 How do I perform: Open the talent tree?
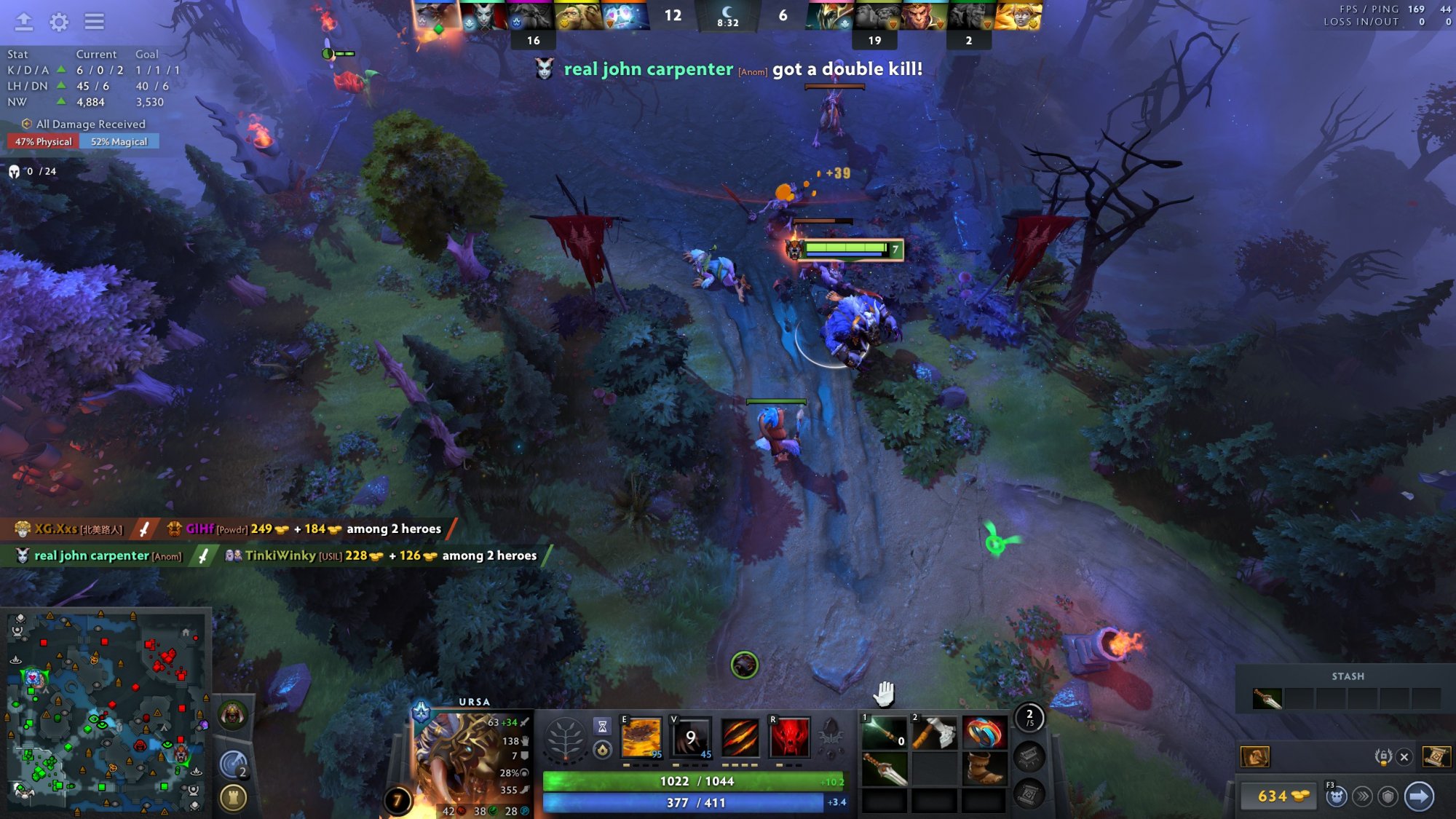[565, 739]
